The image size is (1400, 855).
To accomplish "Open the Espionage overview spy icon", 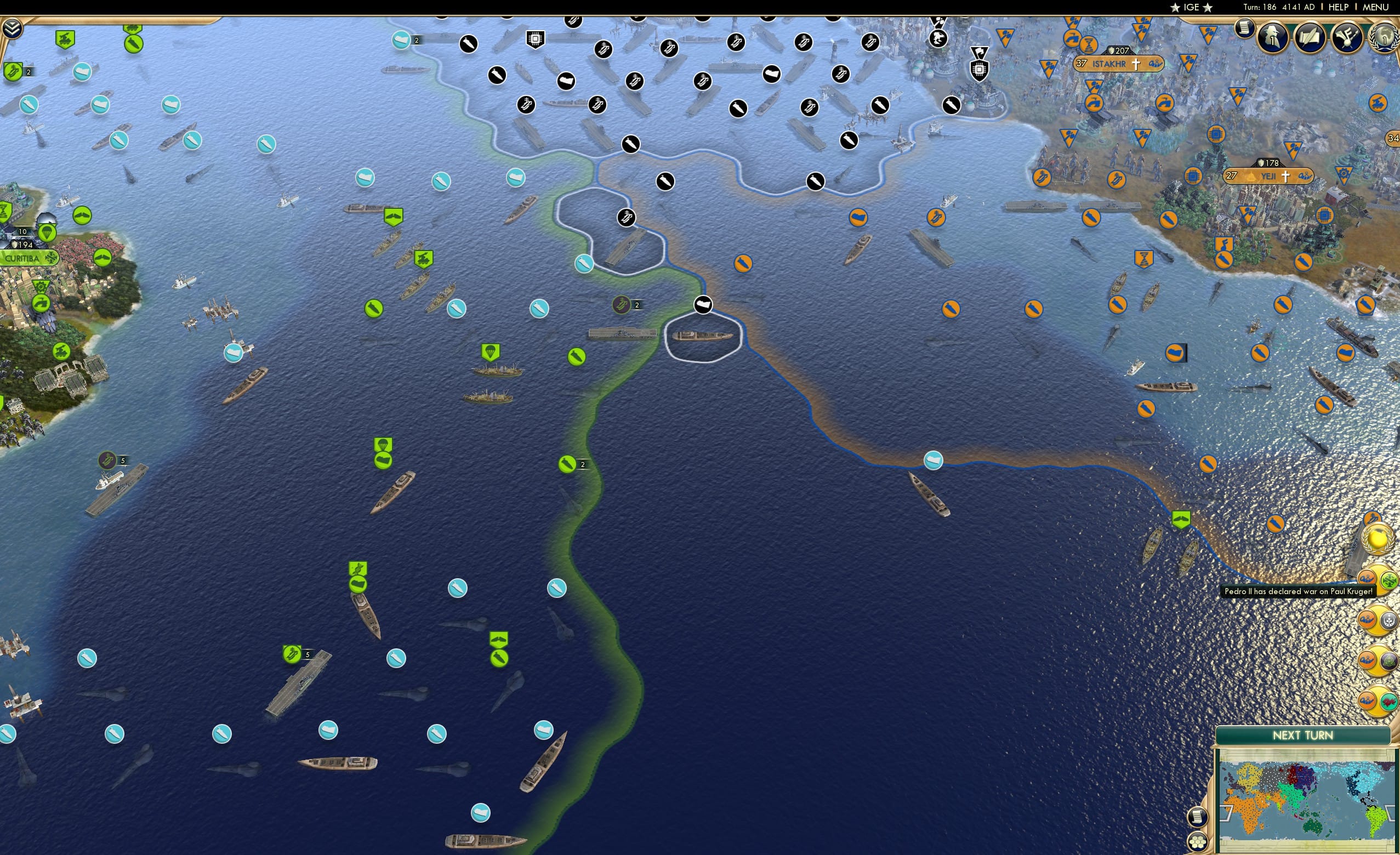I will [x=1273, y=37].
